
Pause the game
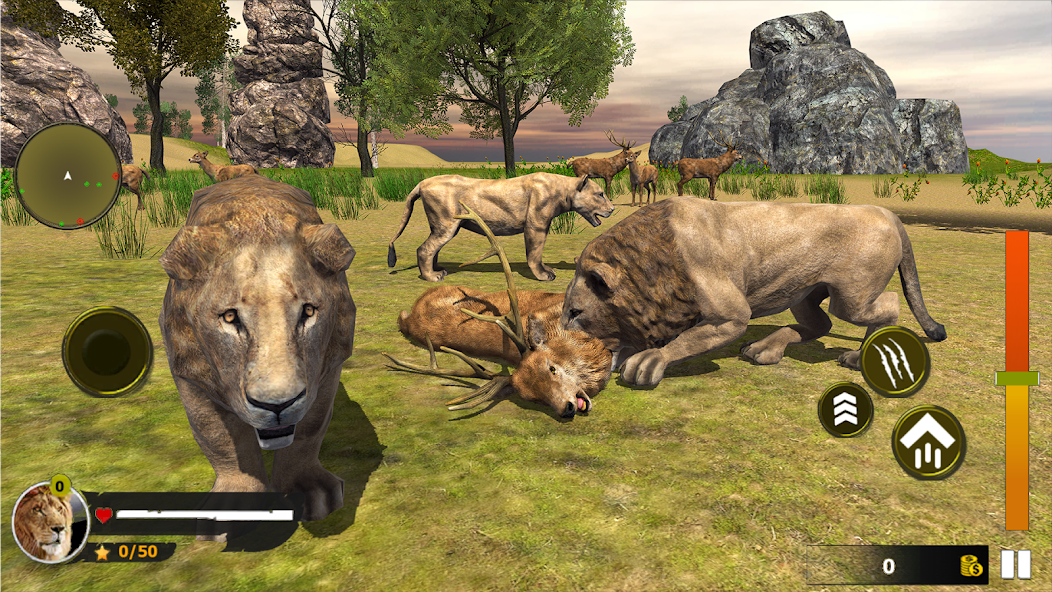coord(1016,565)
